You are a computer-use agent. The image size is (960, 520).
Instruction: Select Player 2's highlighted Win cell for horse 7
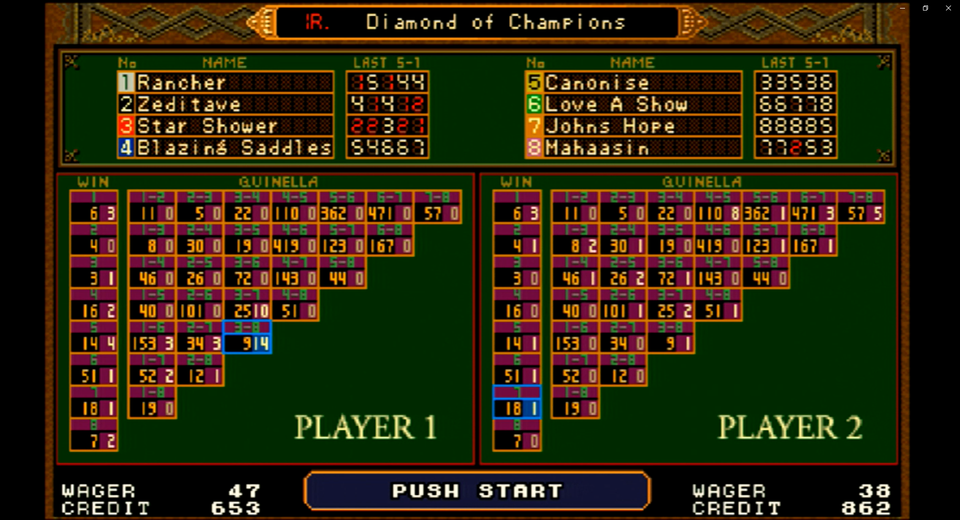(517, 407)
